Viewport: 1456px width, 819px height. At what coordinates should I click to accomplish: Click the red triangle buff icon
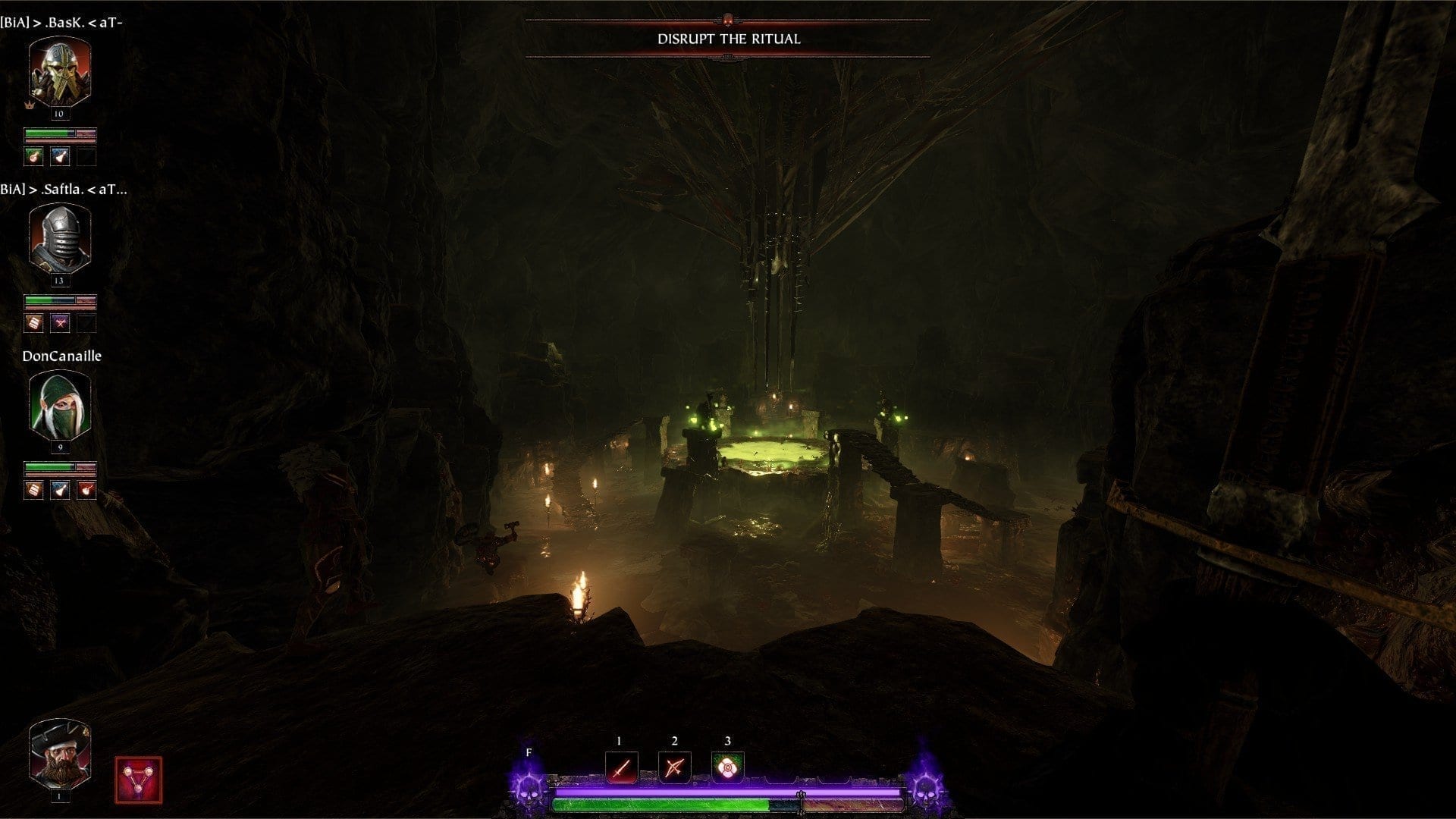tap(138, 780)
